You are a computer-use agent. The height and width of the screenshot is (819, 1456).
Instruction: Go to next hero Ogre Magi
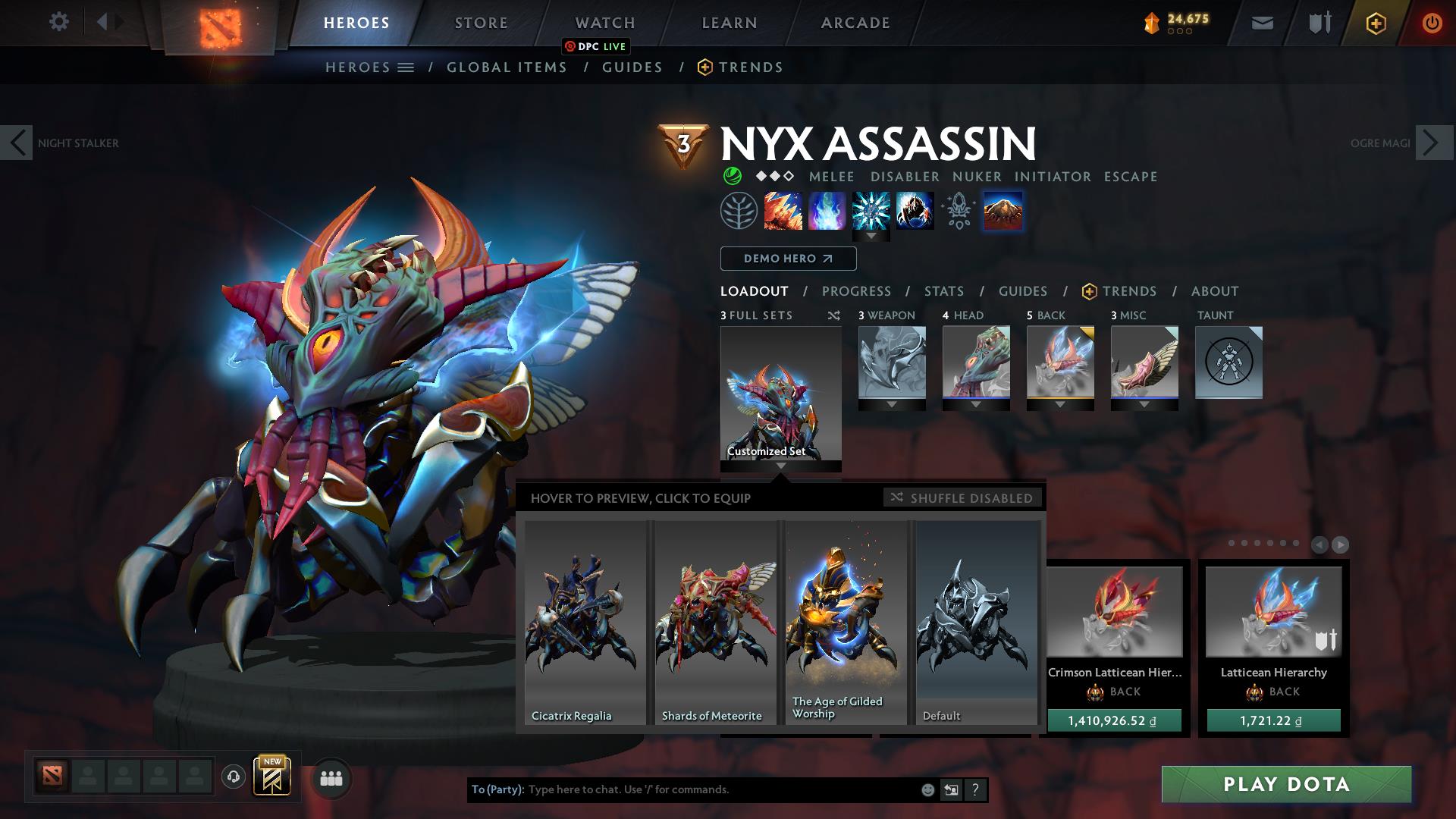[x=1433, y=143]
